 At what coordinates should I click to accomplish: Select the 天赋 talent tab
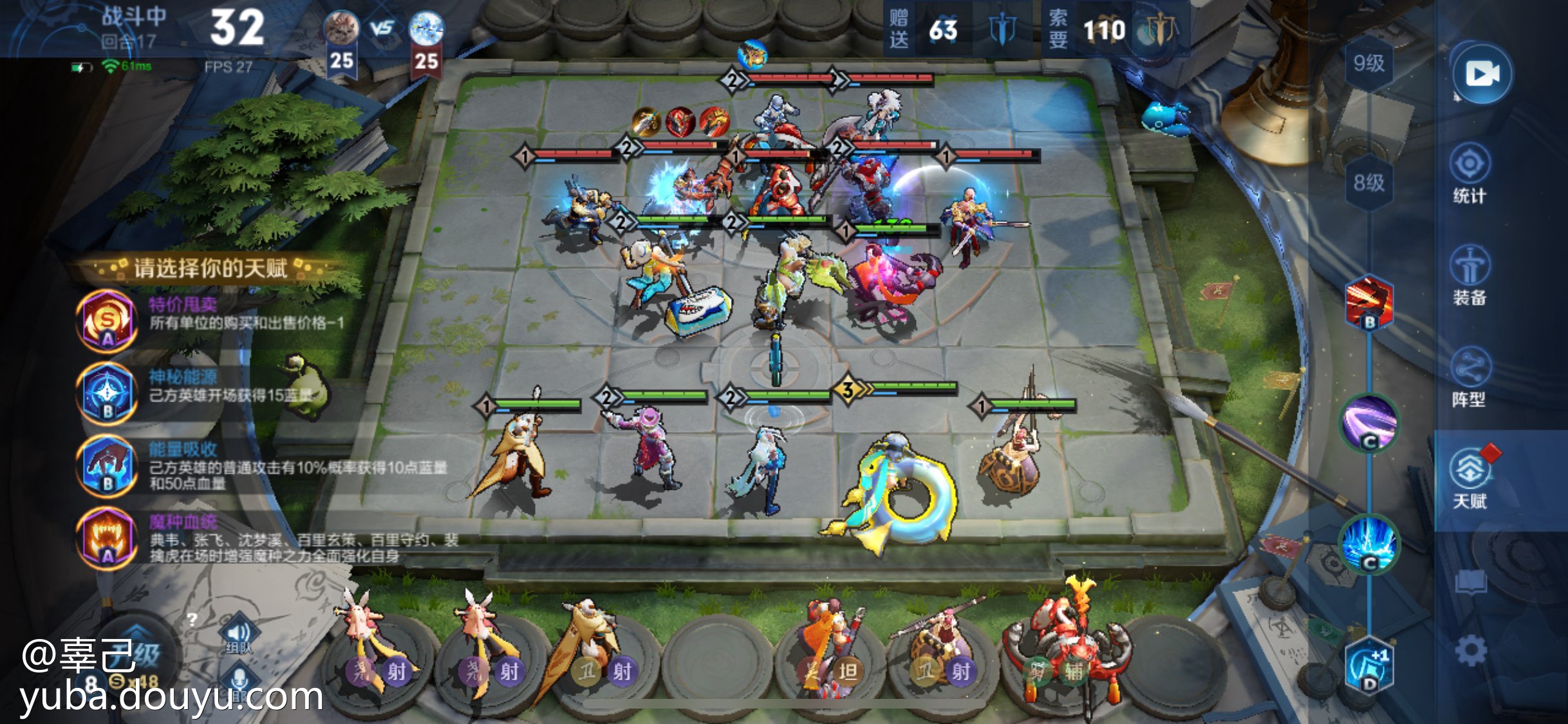(1470, 479)
